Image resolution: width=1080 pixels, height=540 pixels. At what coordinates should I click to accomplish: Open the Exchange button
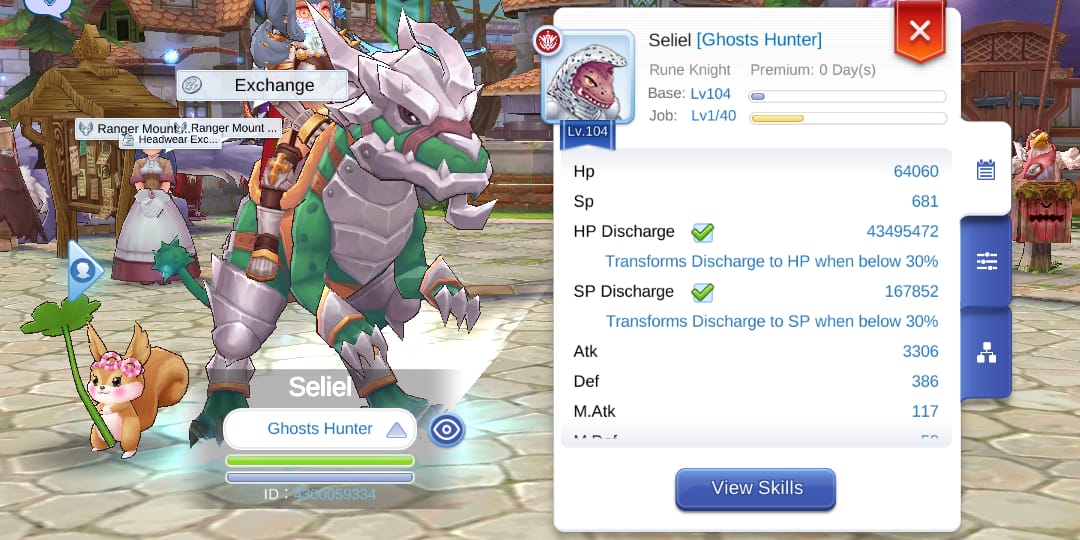click(x=262, y=86)
